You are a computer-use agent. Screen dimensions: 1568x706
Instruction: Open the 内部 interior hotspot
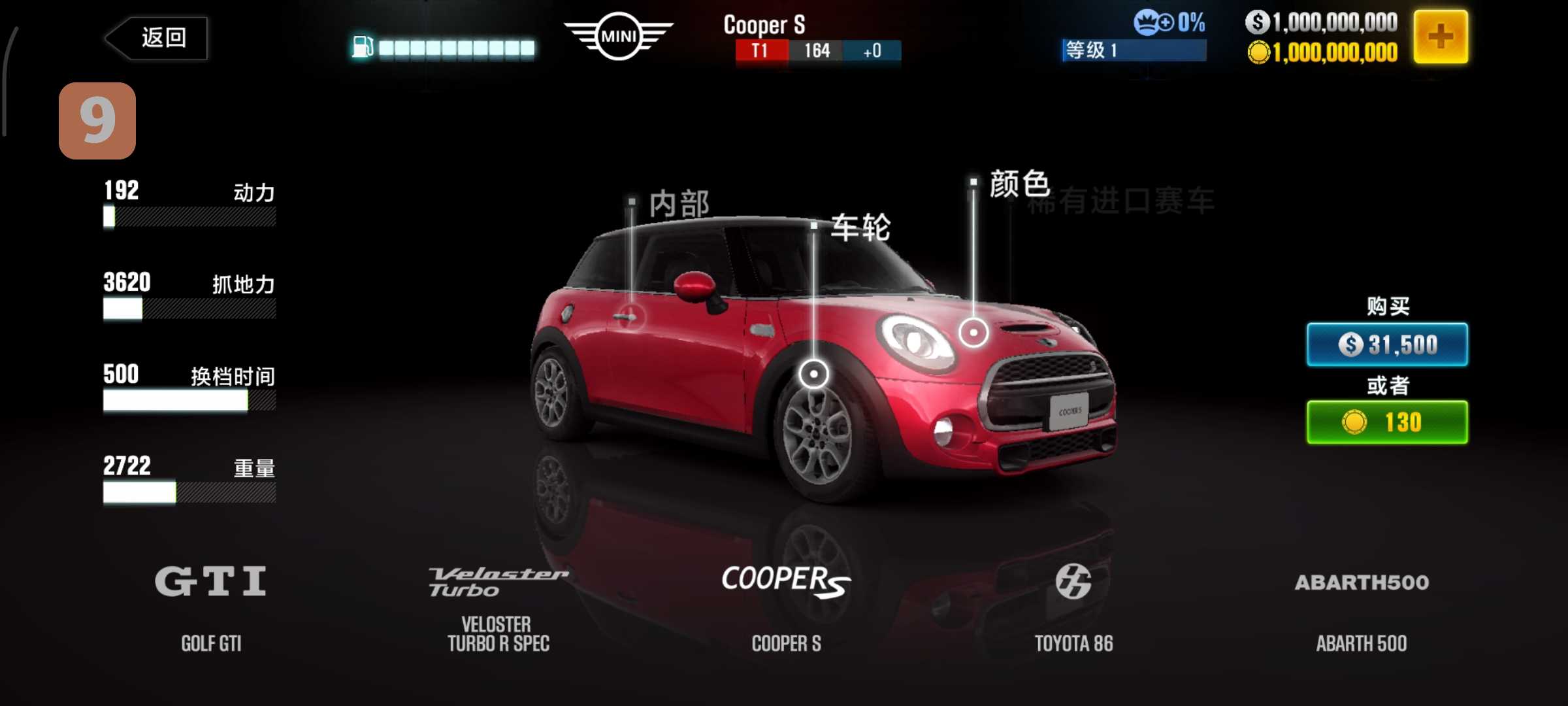(x=631, y=317)
